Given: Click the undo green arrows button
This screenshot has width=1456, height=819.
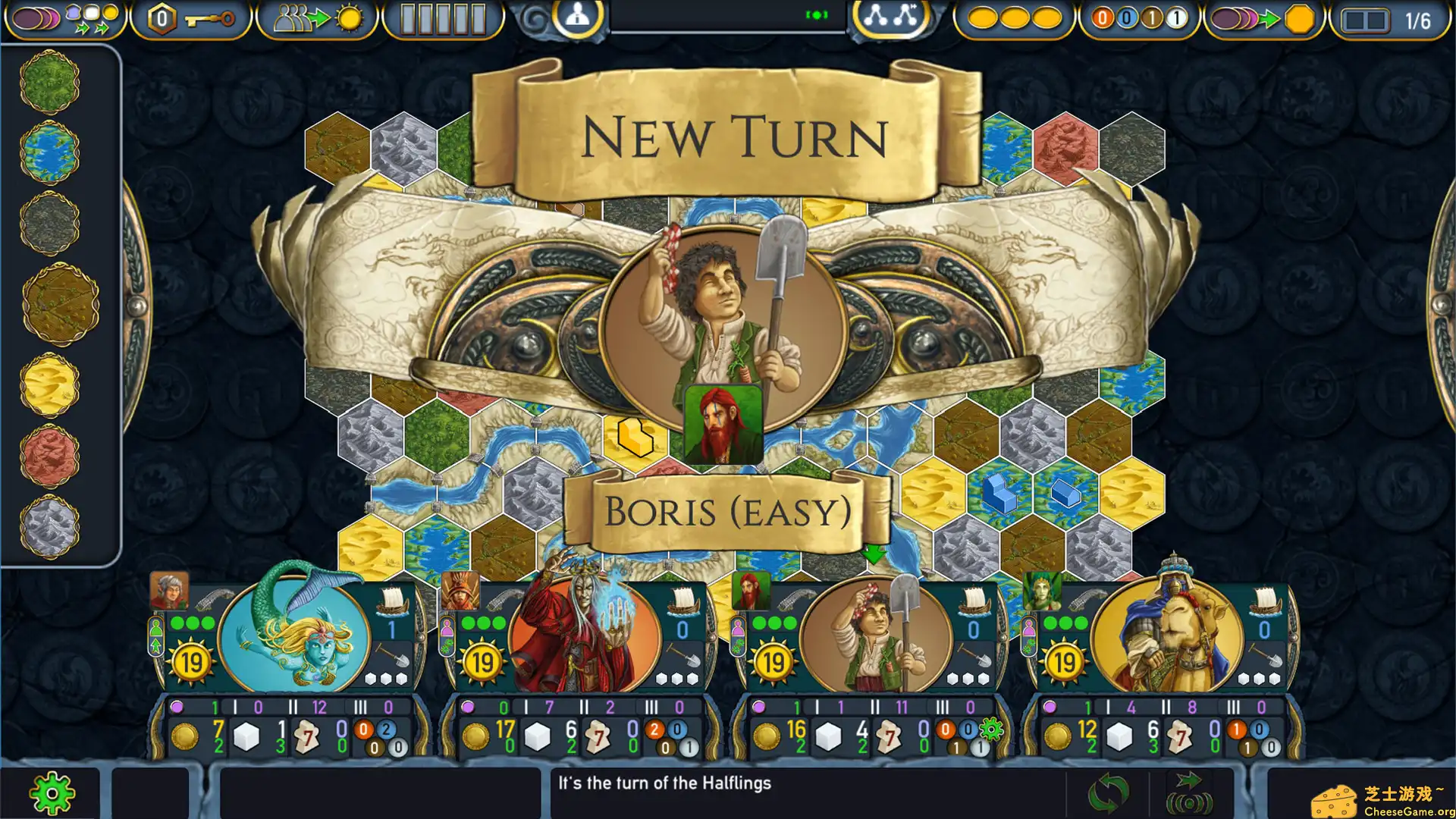Looking at the screenshot, I should tap(1109, 792).
